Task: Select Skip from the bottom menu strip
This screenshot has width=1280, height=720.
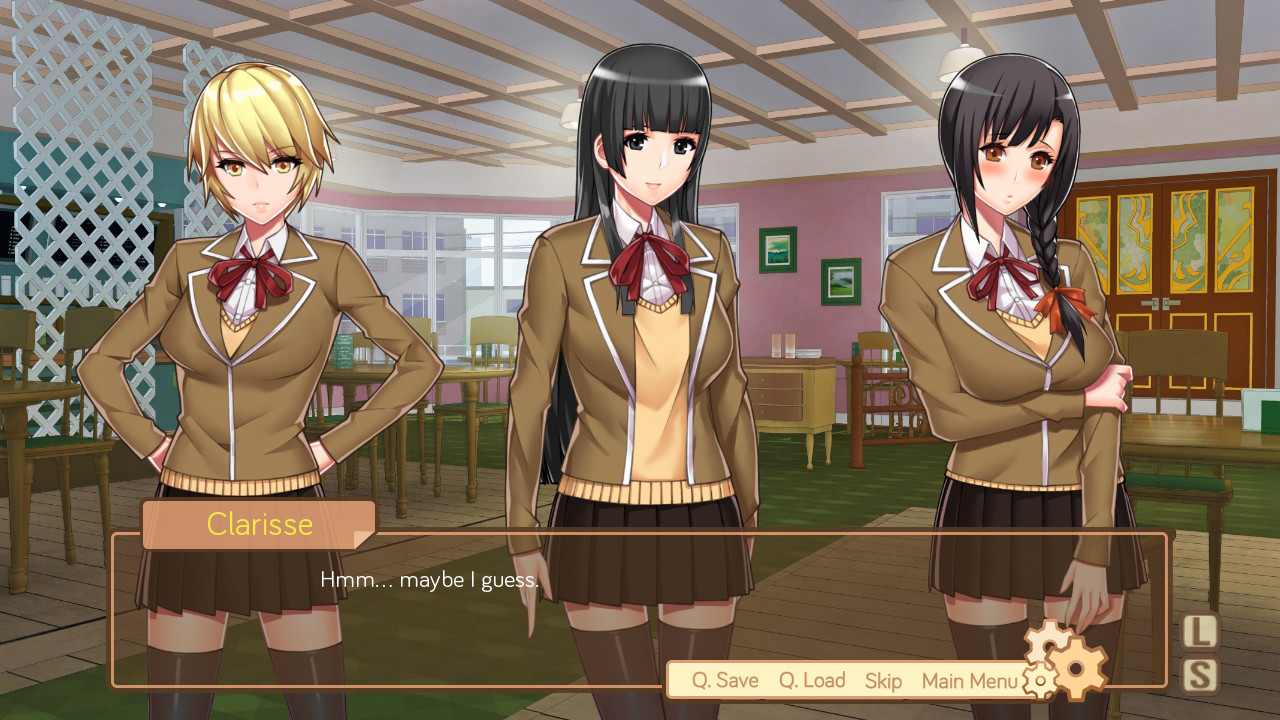Action: 883,680
